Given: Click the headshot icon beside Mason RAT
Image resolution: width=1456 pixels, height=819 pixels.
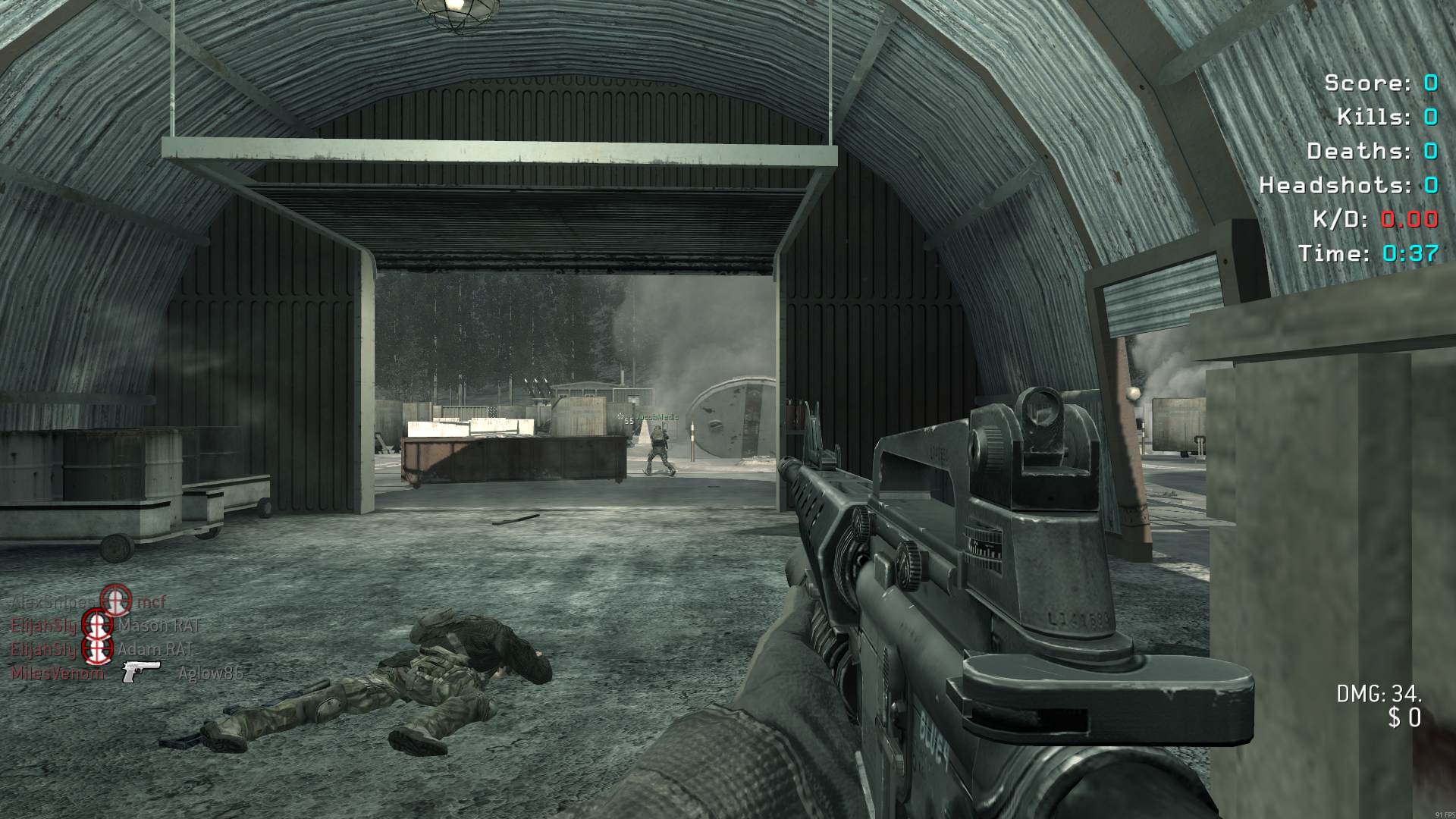Looking at the screenshot, I should (97, 625).
